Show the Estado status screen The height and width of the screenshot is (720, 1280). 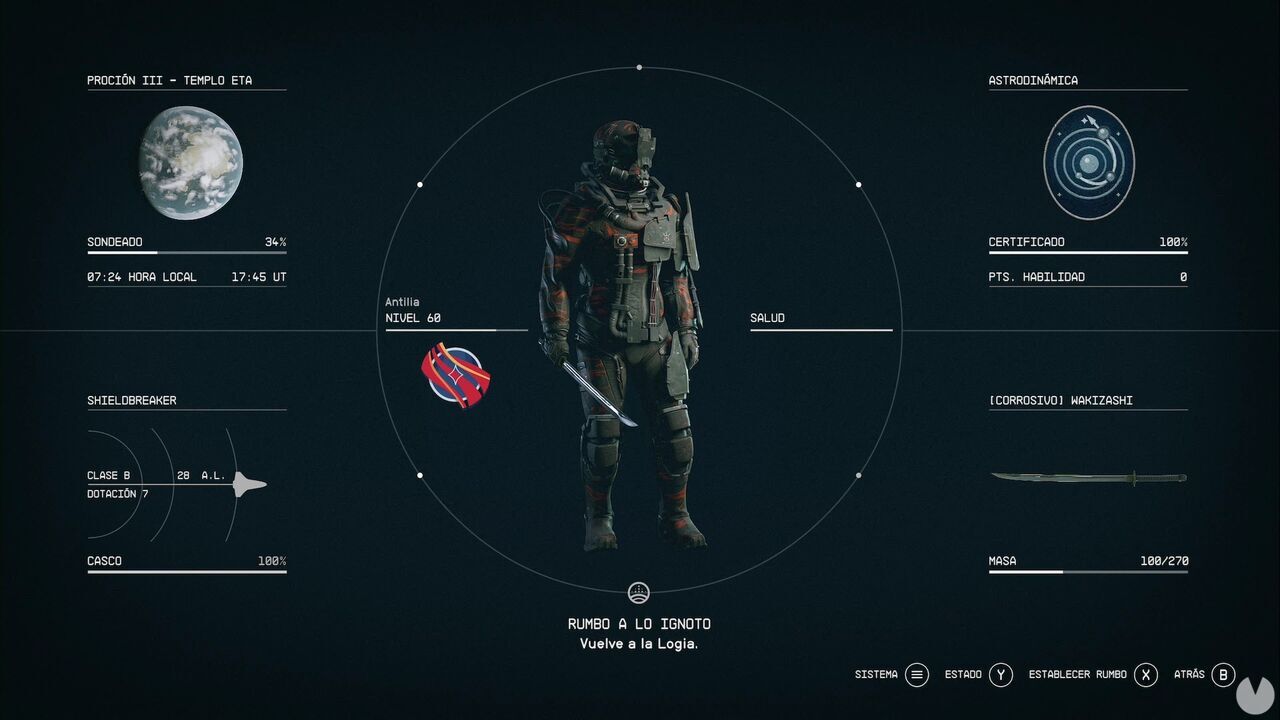click(1001, 675)
